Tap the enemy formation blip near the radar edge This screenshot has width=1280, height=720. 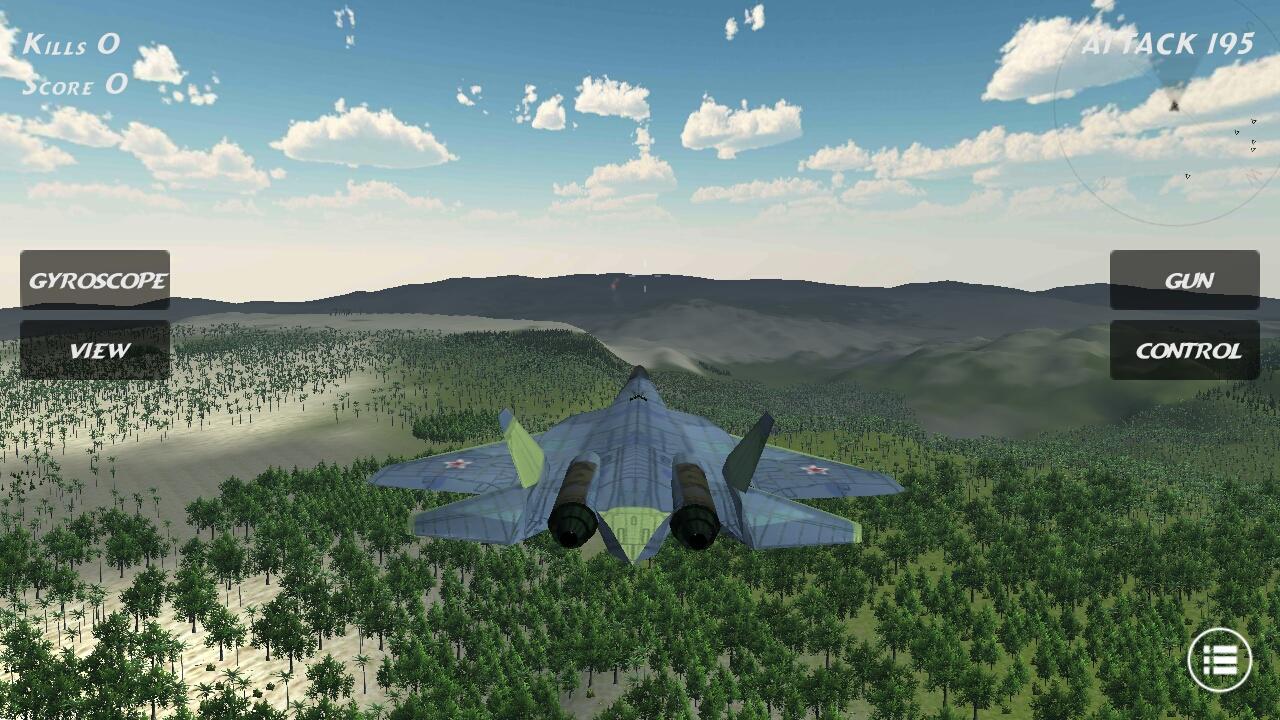(1253, 145)
